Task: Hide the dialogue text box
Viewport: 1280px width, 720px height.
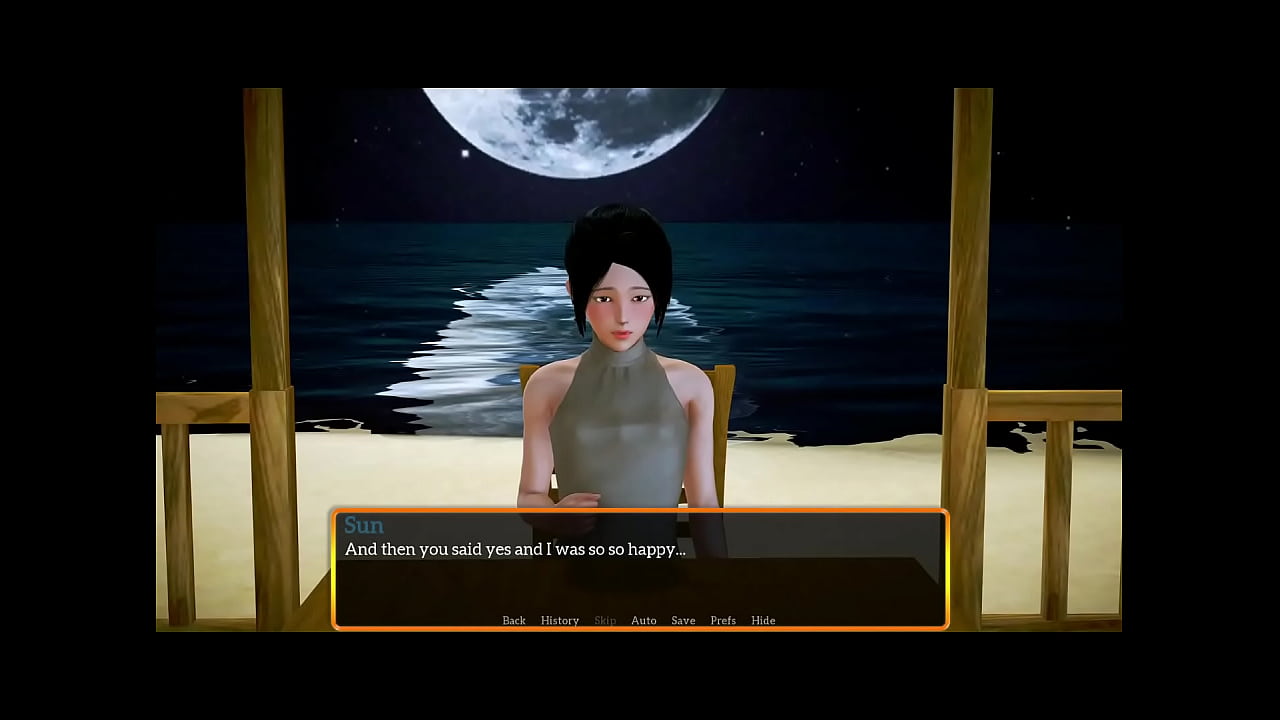Action: point(763,620)
